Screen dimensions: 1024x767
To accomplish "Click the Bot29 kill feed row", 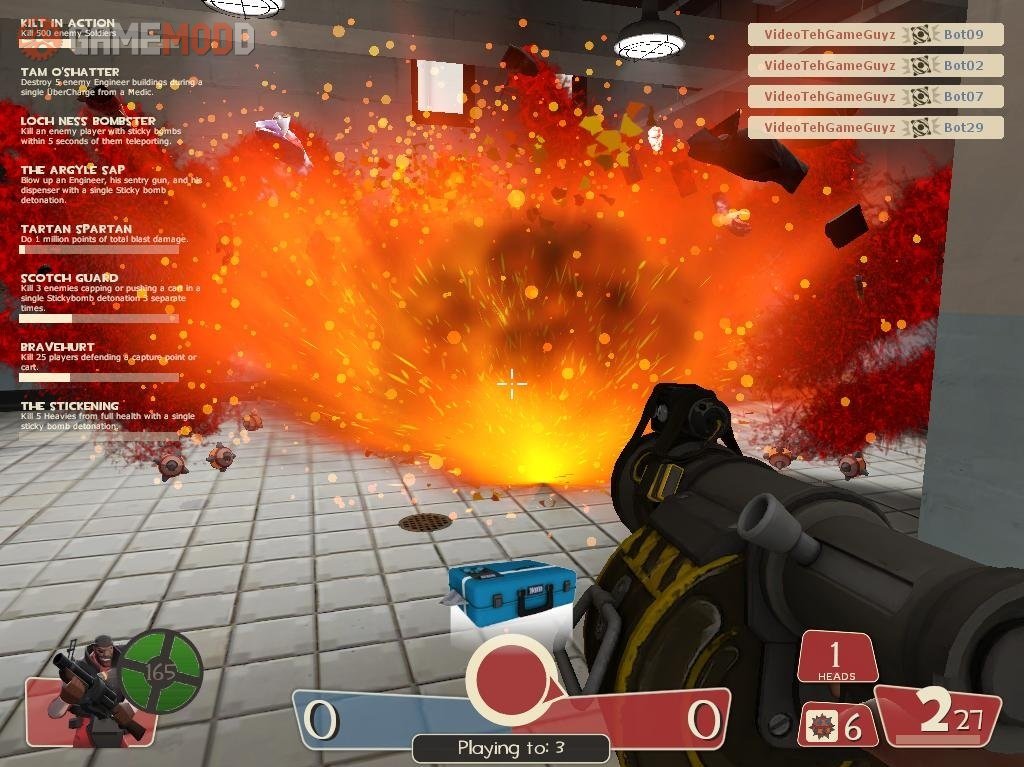I will click(875, 128).
